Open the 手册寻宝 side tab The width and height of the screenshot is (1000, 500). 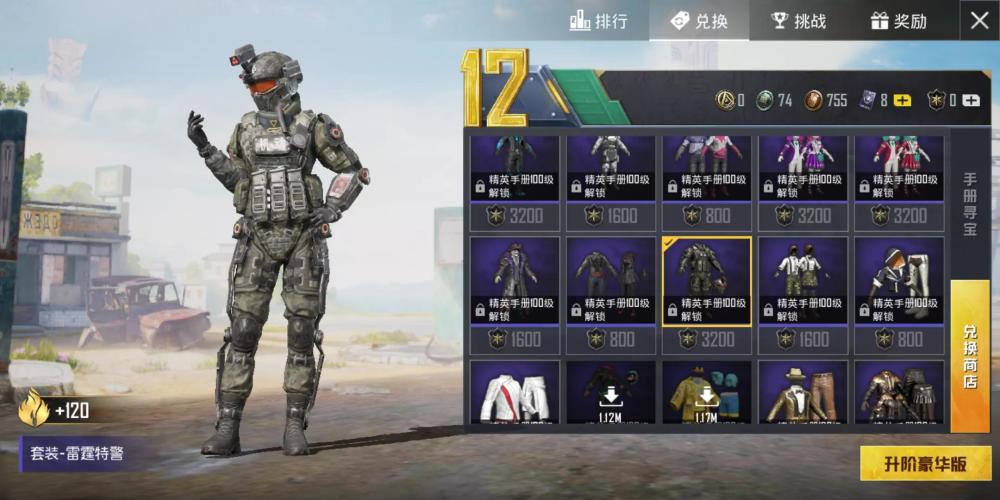[969, 205]
